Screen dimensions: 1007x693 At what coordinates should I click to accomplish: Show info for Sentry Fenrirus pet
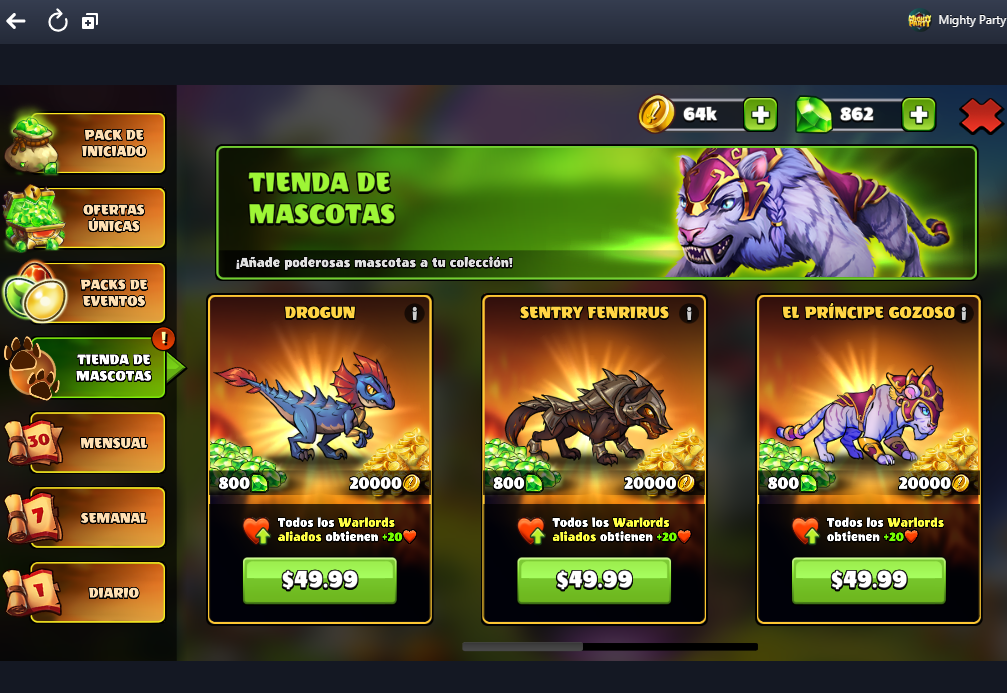(688, 313)
